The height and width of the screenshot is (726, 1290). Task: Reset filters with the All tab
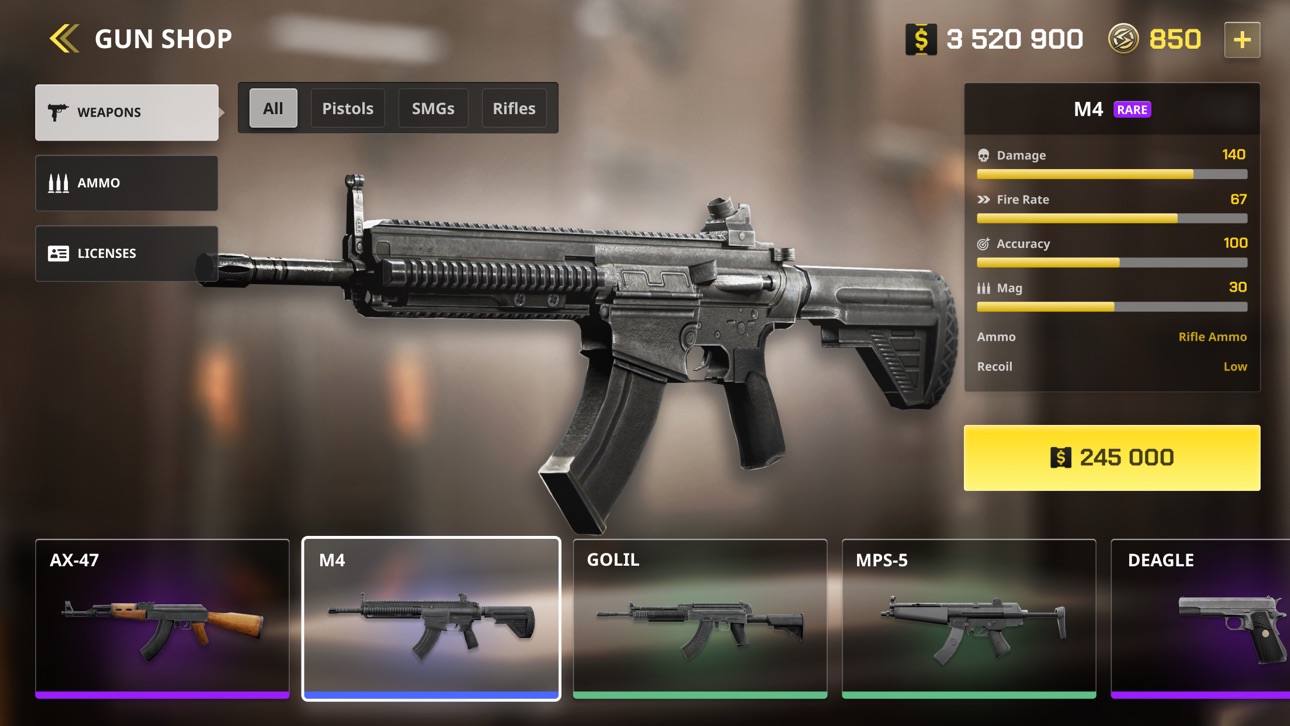[x=271, y=108]
